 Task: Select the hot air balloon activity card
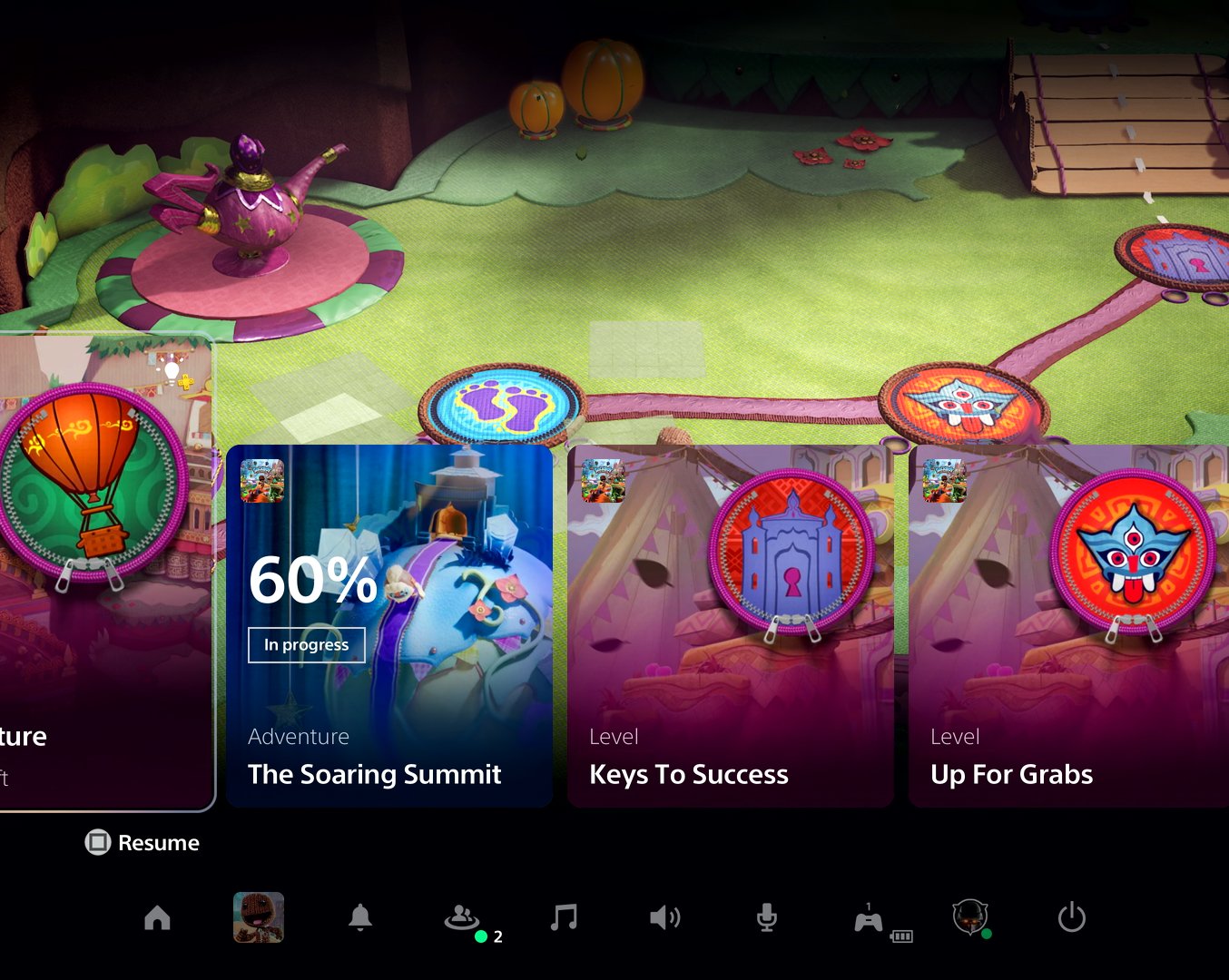click(104, 572)
